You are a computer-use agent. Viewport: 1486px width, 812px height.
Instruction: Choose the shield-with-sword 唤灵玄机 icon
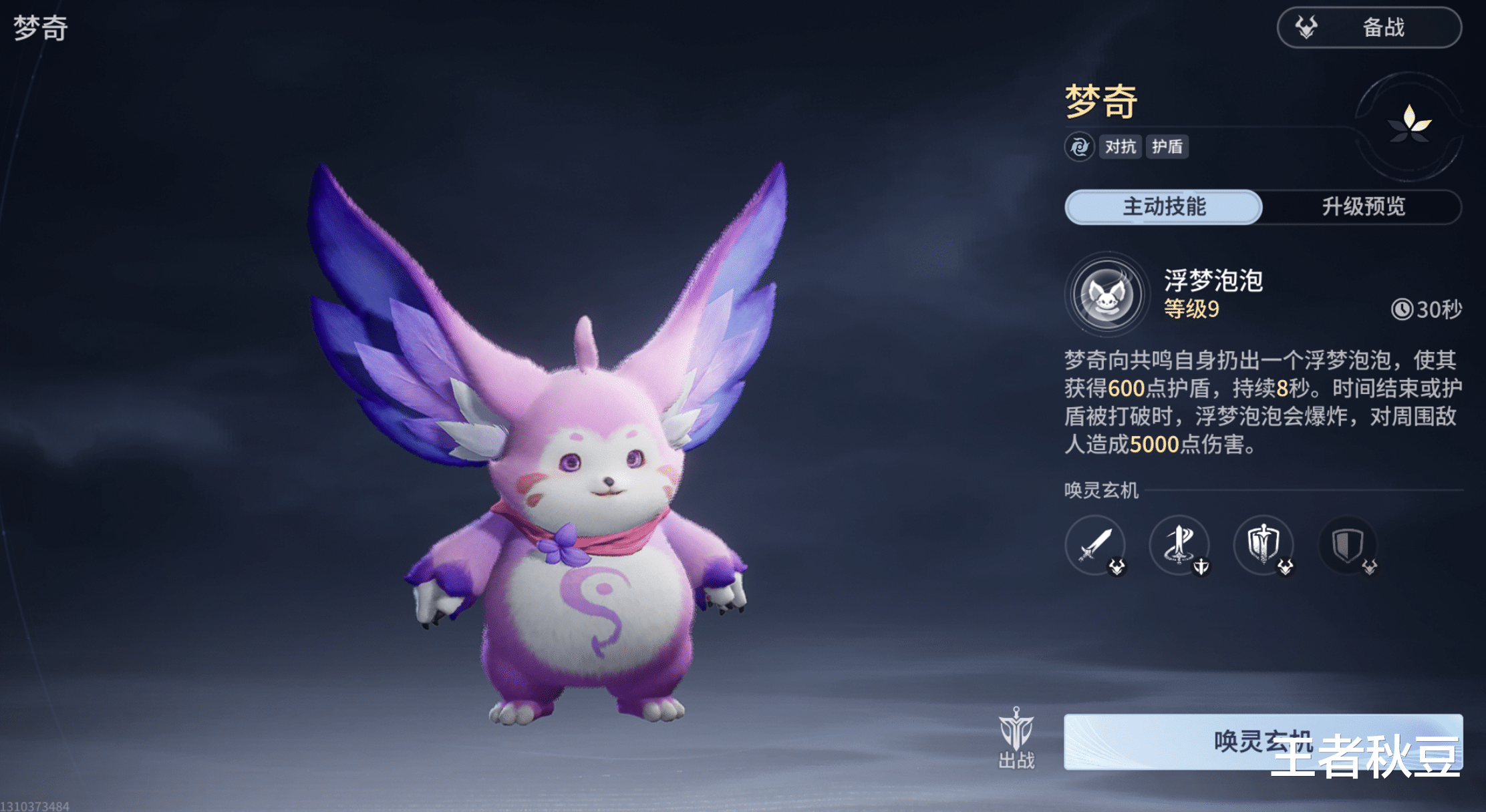(x=1264, y=545)
